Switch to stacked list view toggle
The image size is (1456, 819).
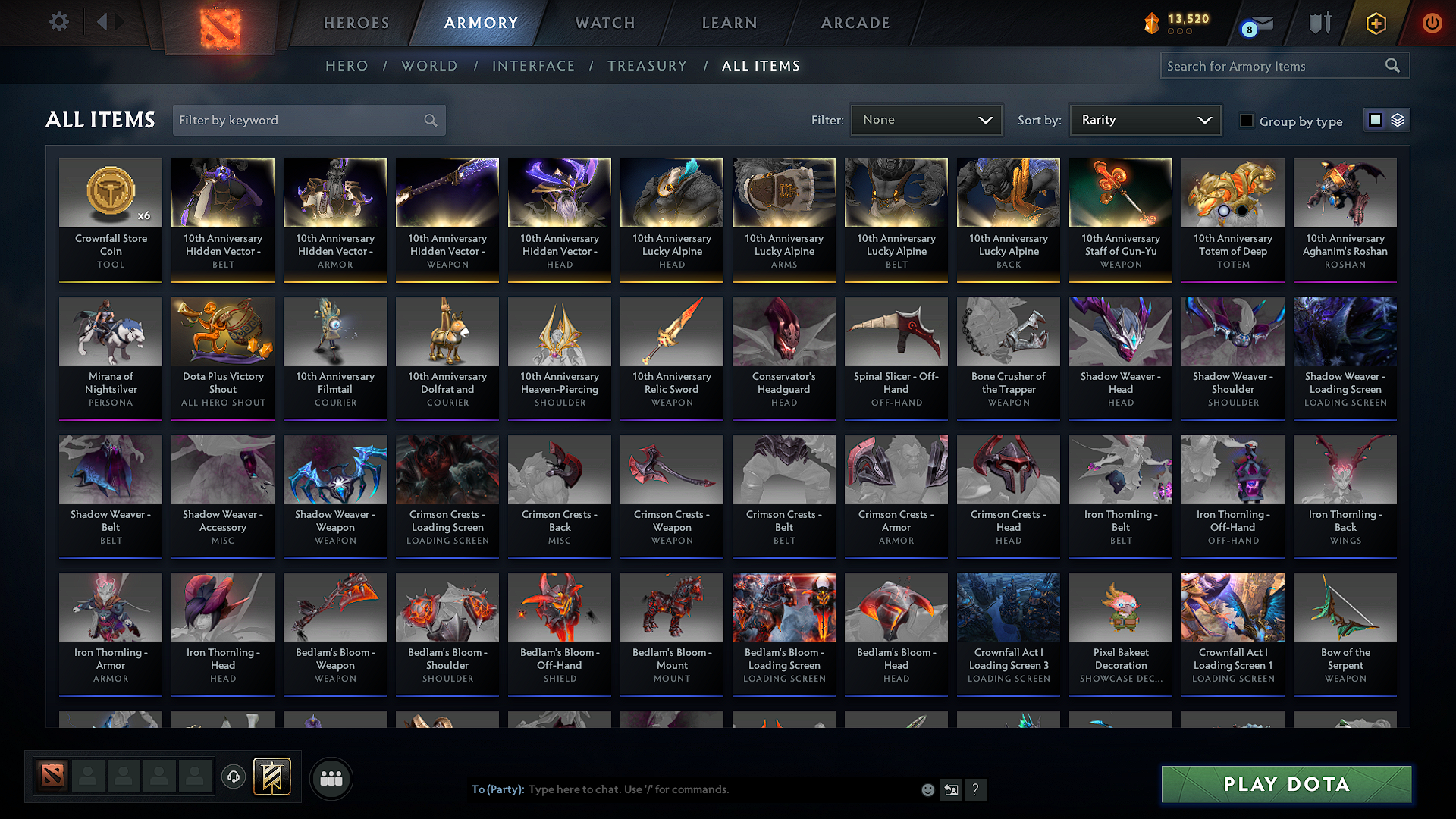pyautogui.click(x=1398, y=120)
